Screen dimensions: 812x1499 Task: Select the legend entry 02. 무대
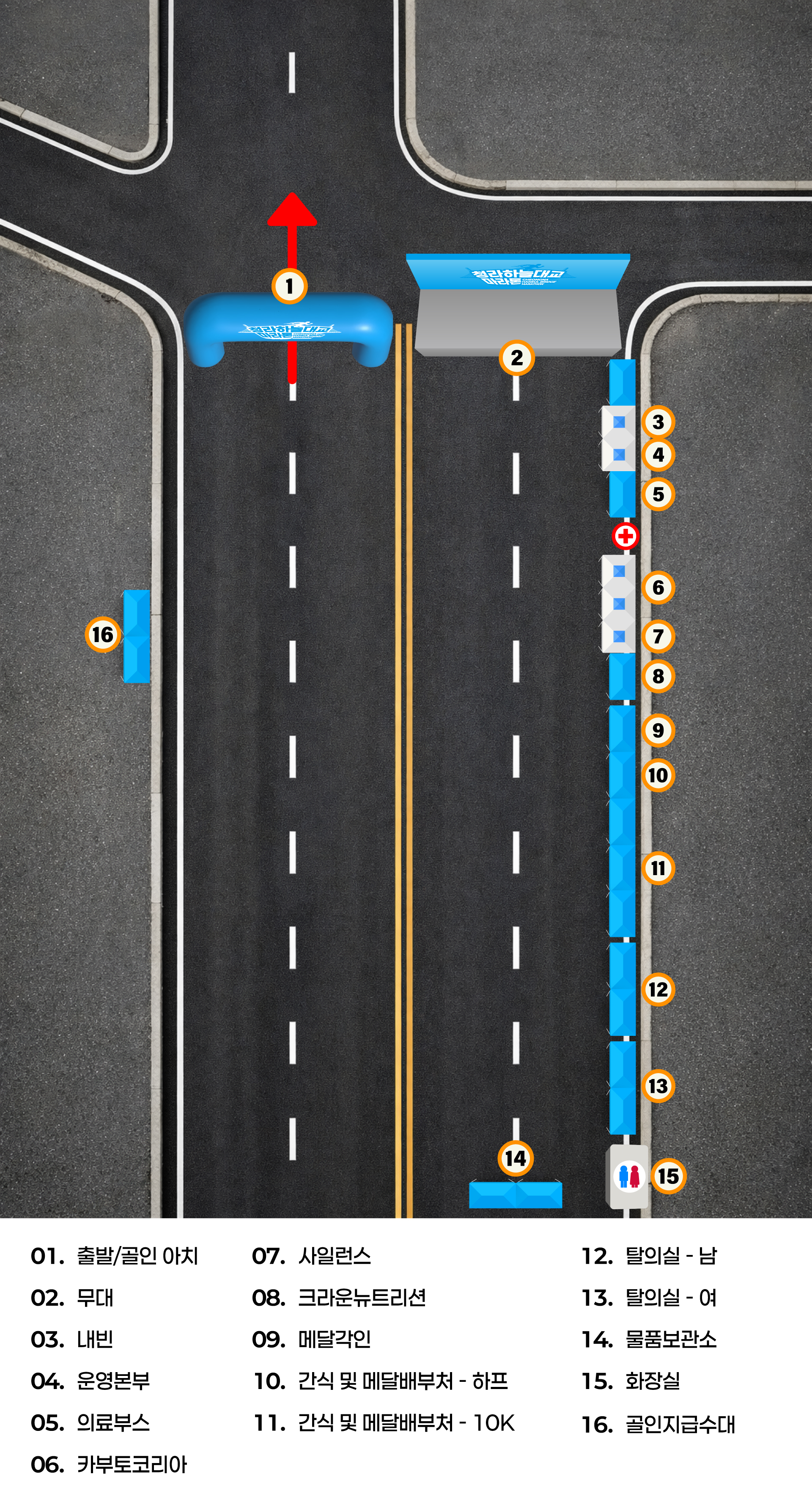[72, 1298]
